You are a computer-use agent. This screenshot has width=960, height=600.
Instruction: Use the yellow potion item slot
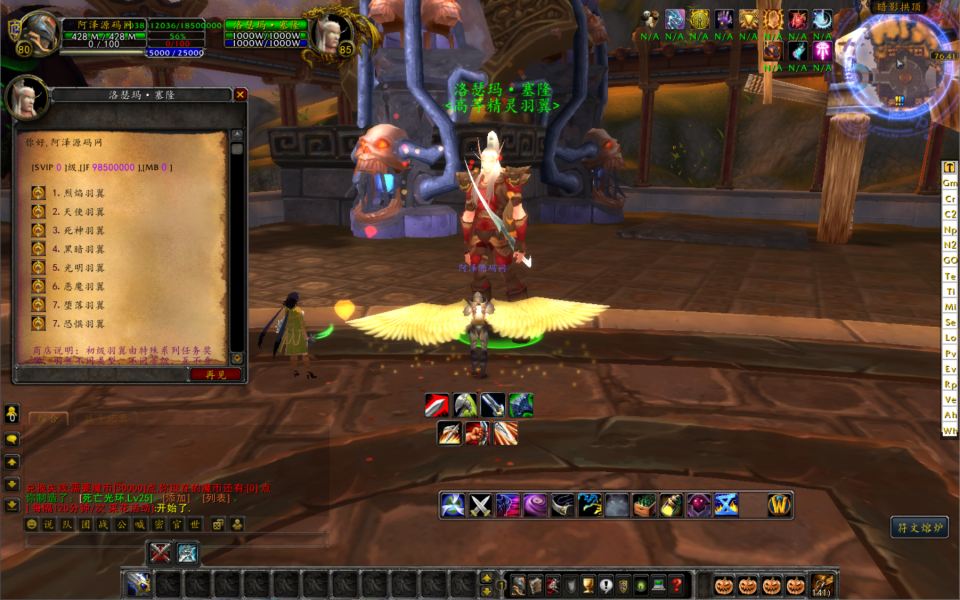tap(670, 506)
